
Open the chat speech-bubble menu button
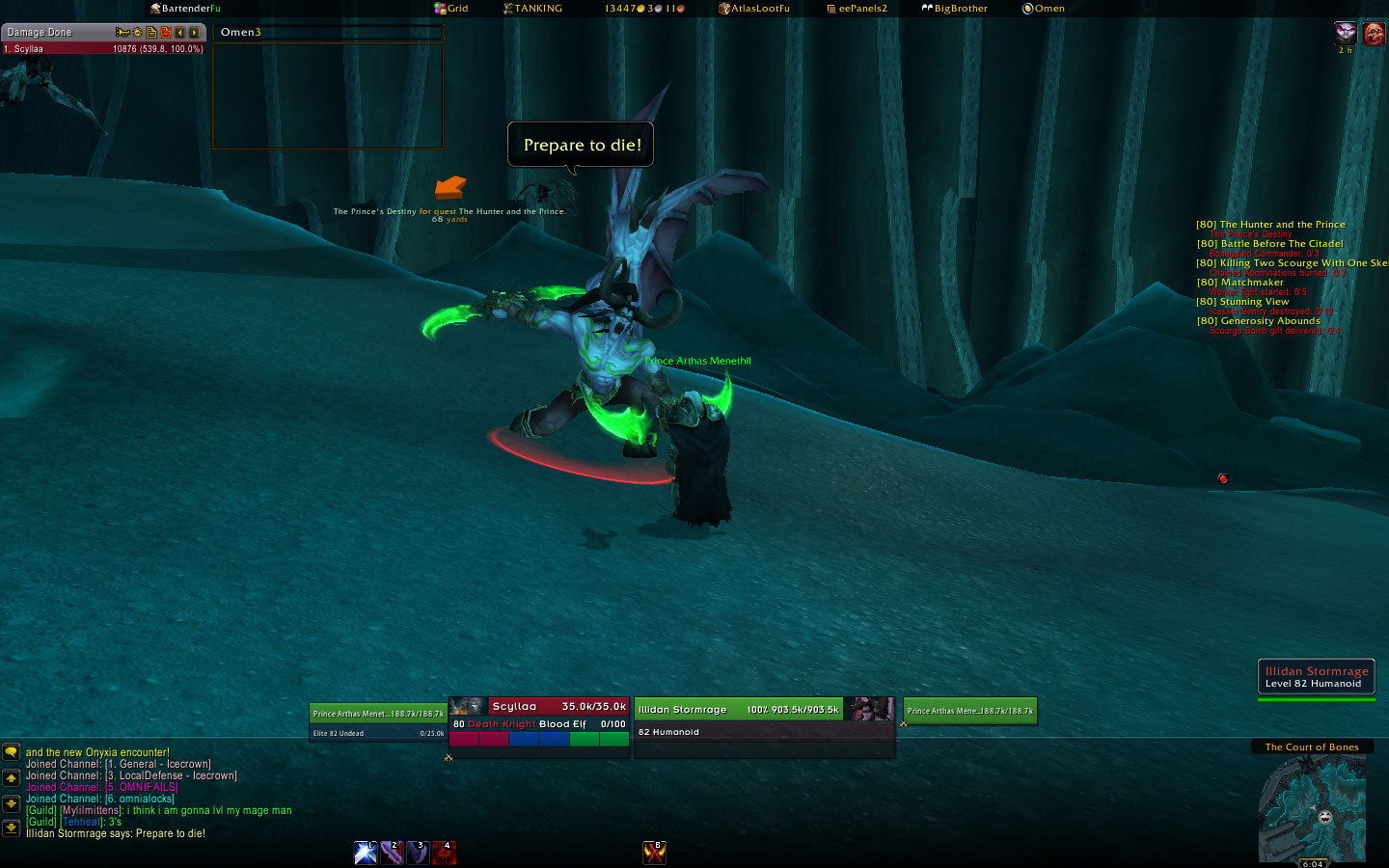11,752
